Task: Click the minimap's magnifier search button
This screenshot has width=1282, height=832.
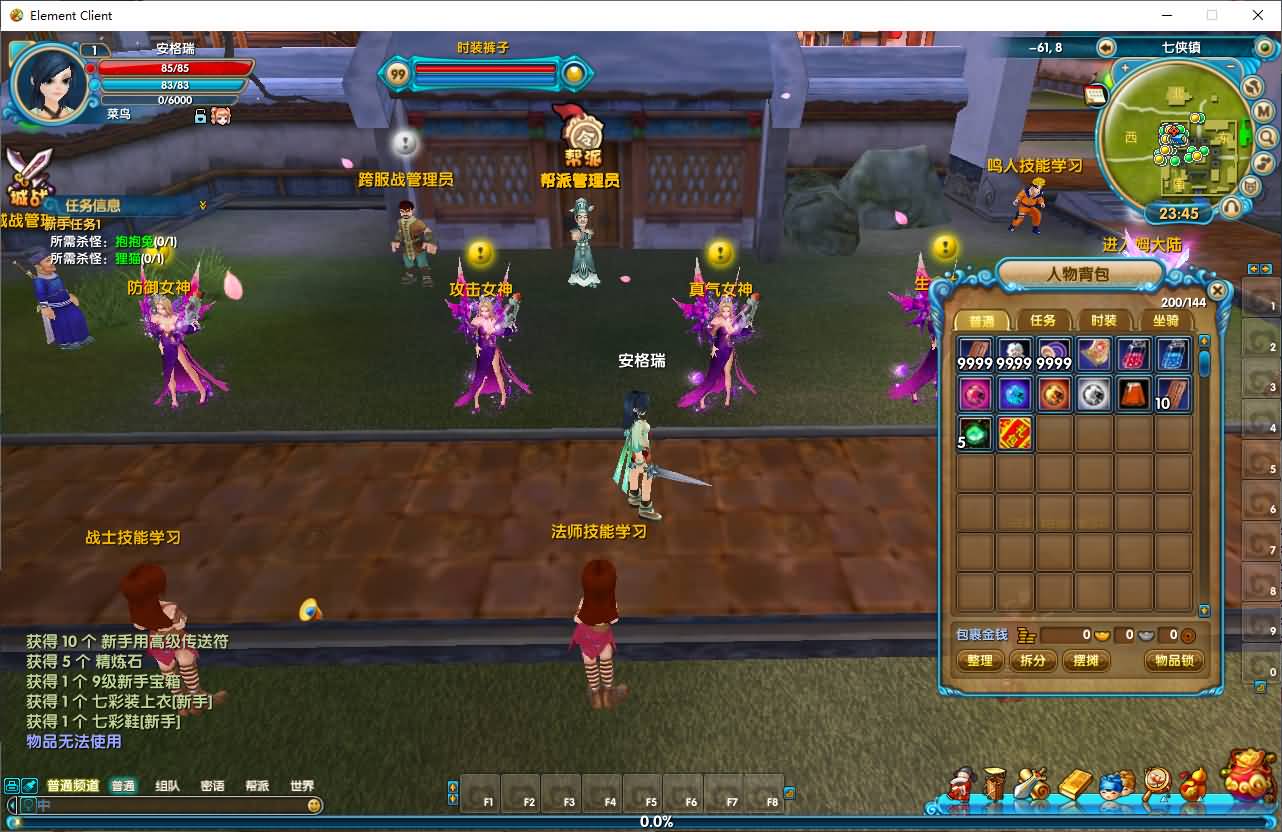Action: click(x=1264, y=136)
